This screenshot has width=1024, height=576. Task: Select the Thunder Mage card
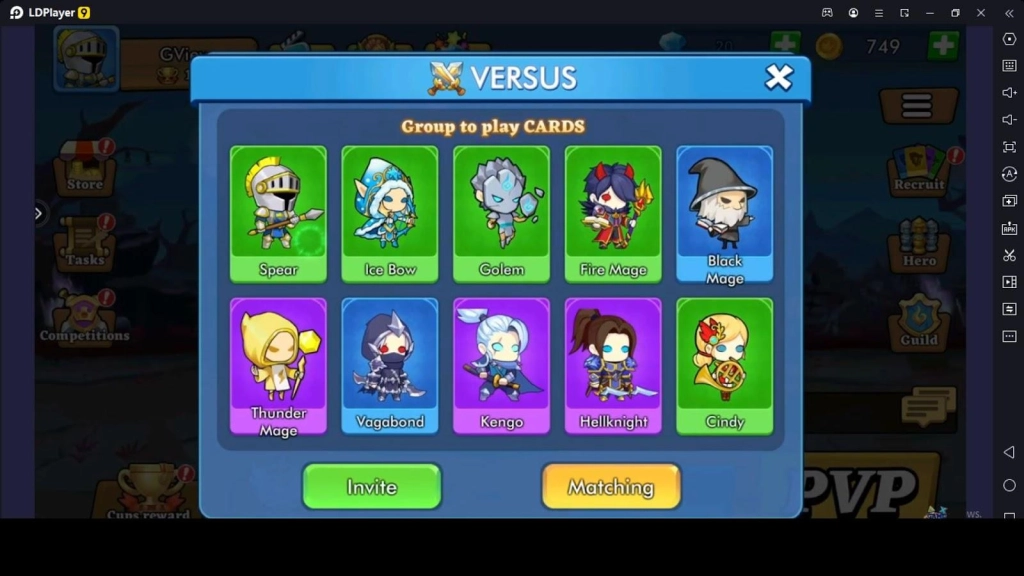tap(278, 365)
